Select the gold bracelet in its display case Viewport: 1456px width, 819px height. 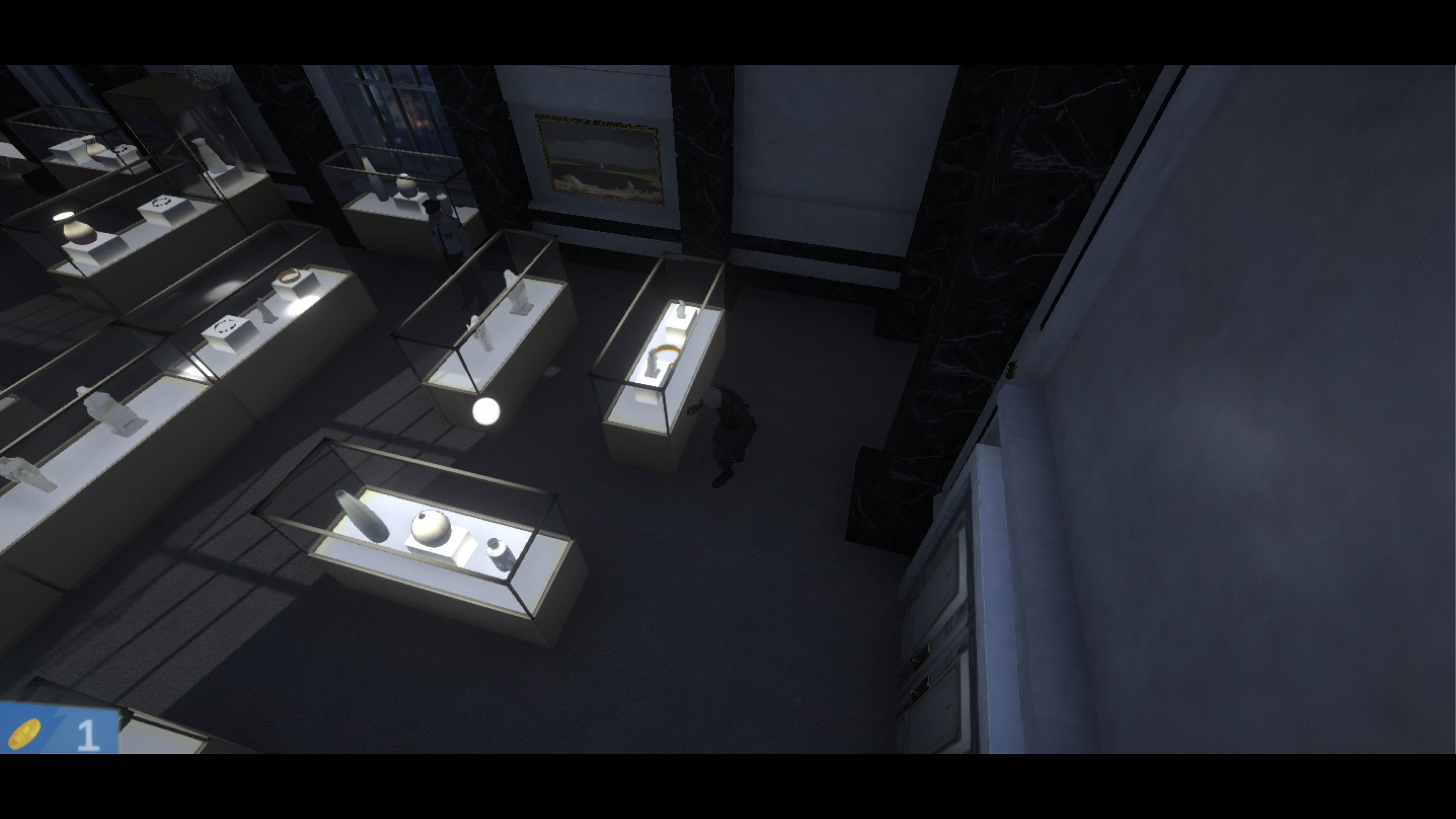(x=667, y=350)
